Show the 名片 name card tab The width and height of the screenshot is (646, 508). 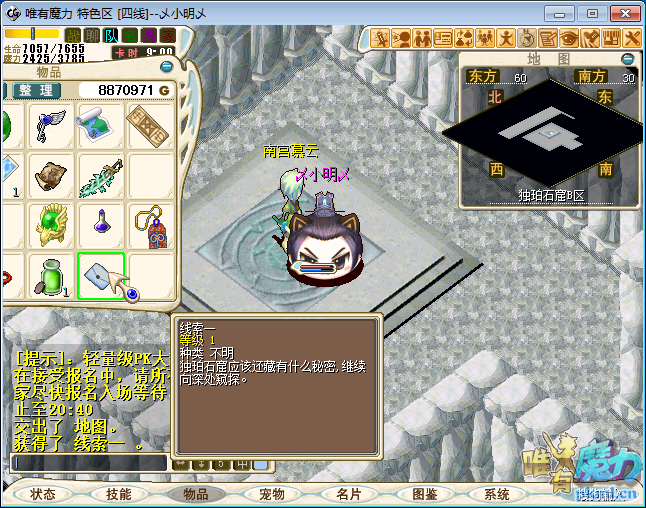coord(348,494)
